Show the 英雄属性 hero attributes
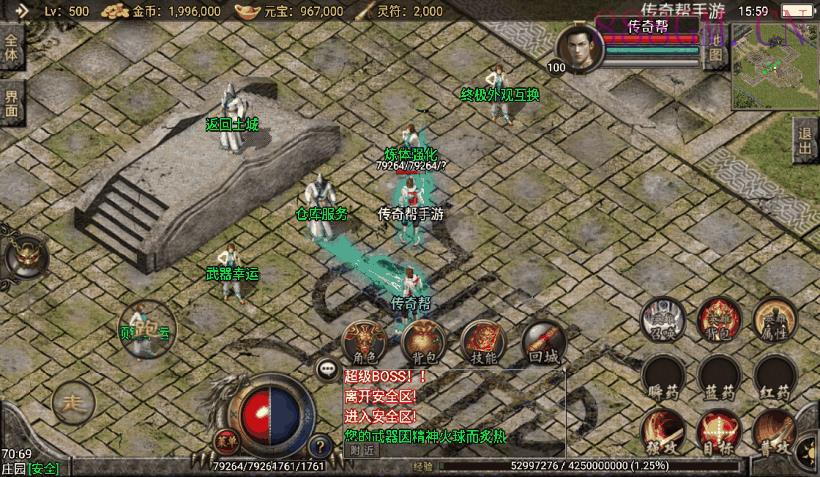The image size is (820, 477). (x=773, y=319)
